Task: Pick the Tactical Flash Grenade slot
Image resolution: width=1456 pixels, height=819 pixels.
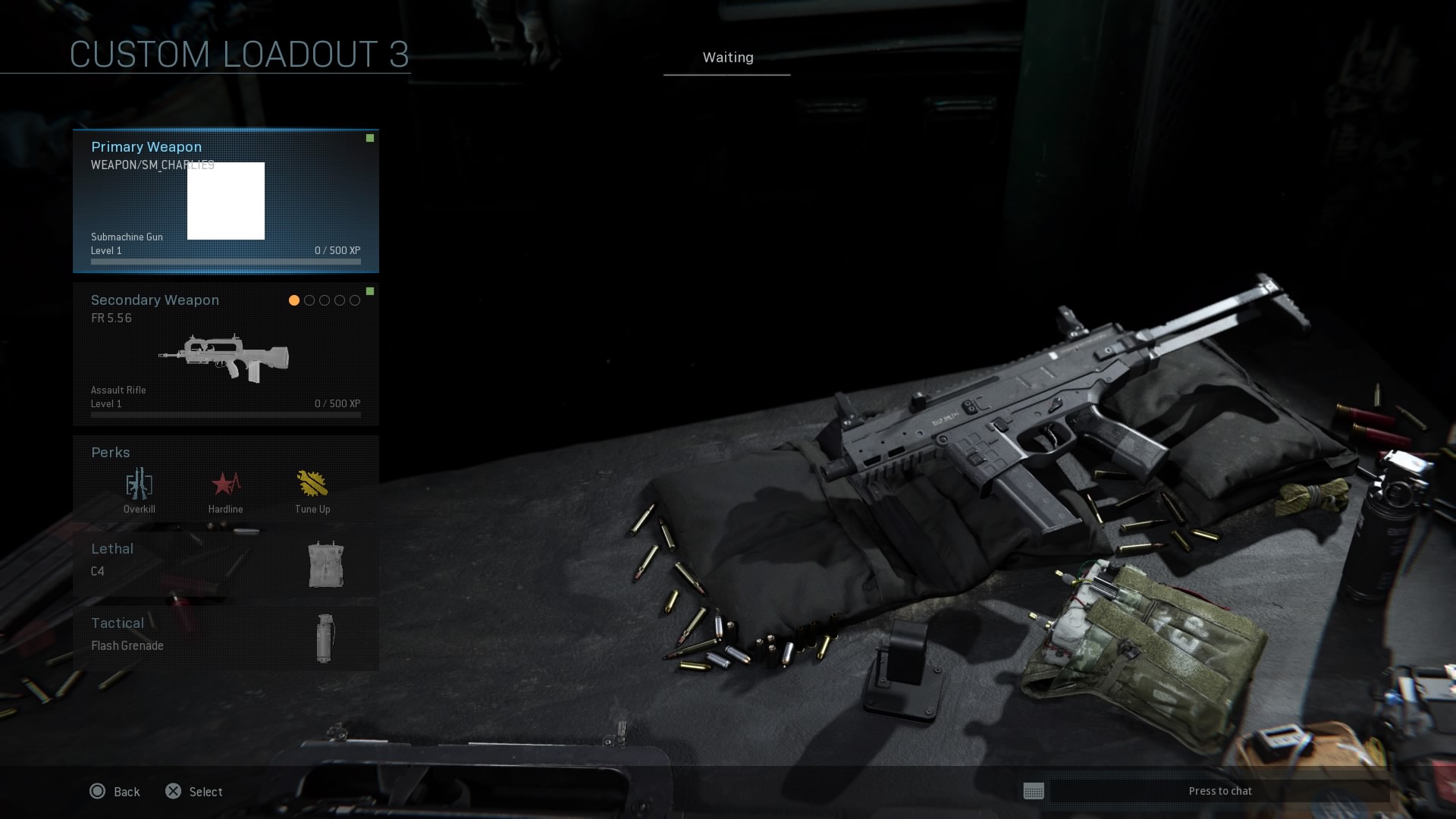Action: click(225, 637)
